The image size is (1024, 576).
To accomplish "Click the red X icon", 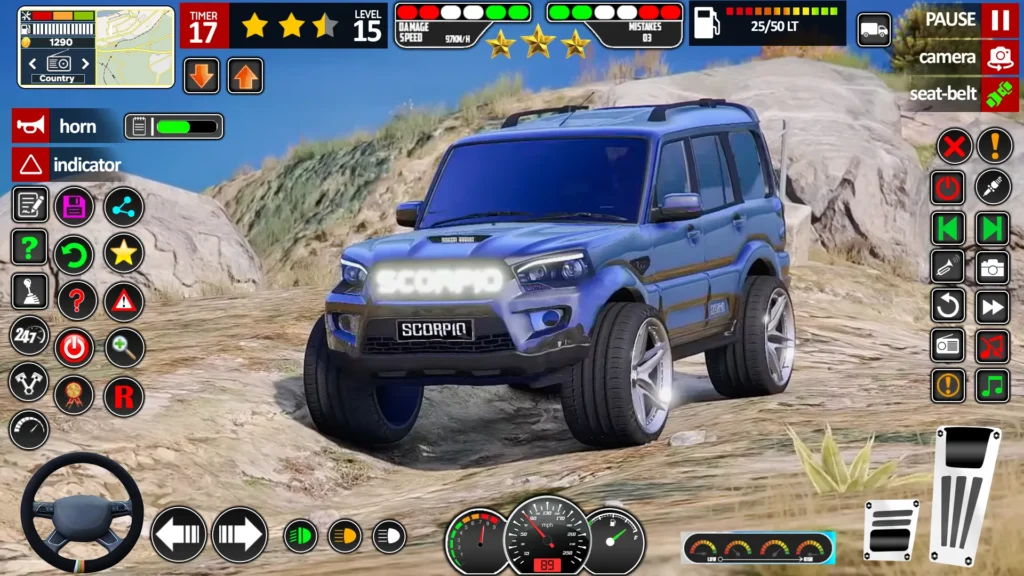I will coord(954,147).
